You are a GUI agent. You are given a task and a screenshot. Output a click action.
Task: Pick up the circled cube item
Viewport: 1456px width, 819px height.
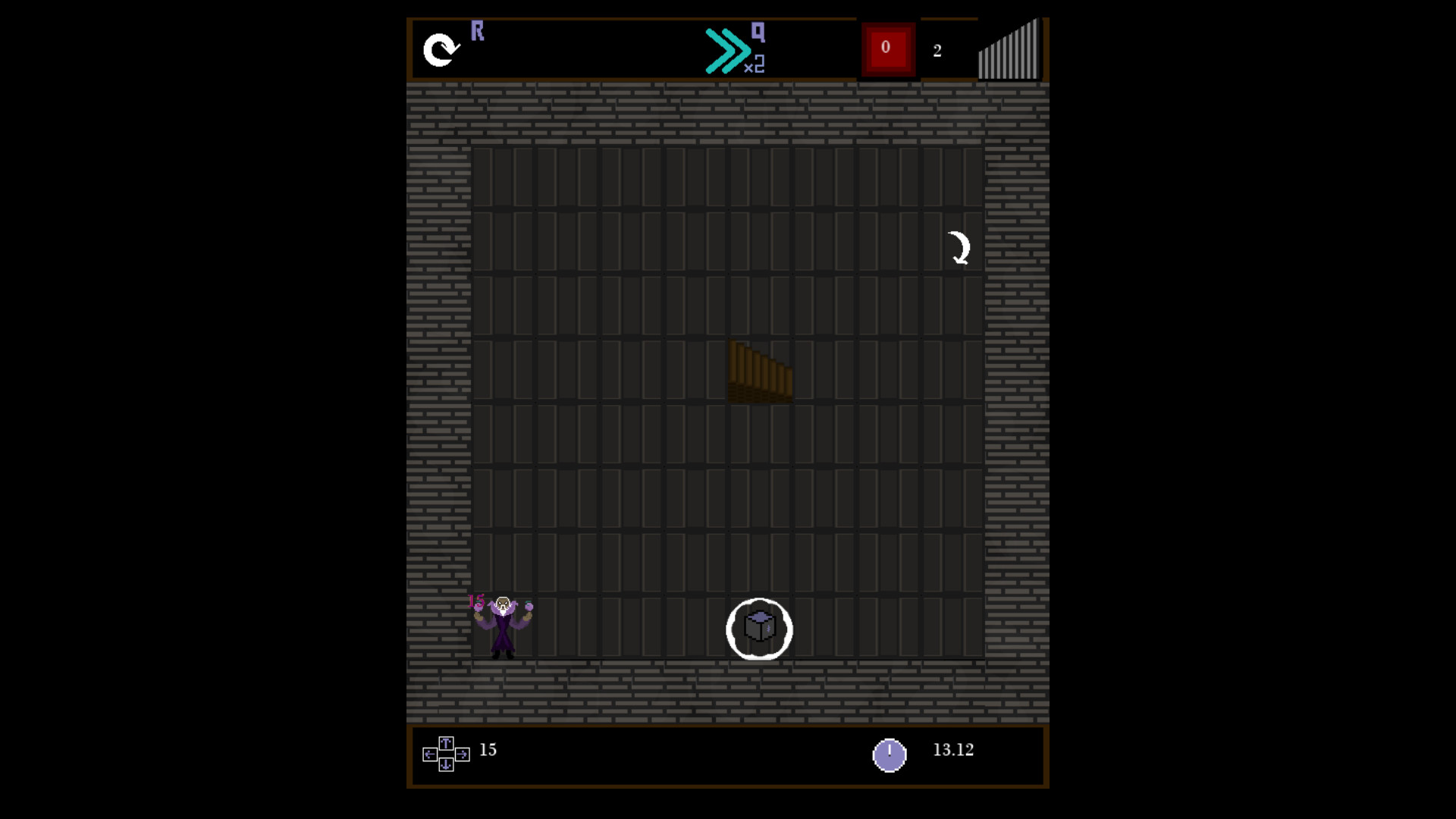coord(760,628)
